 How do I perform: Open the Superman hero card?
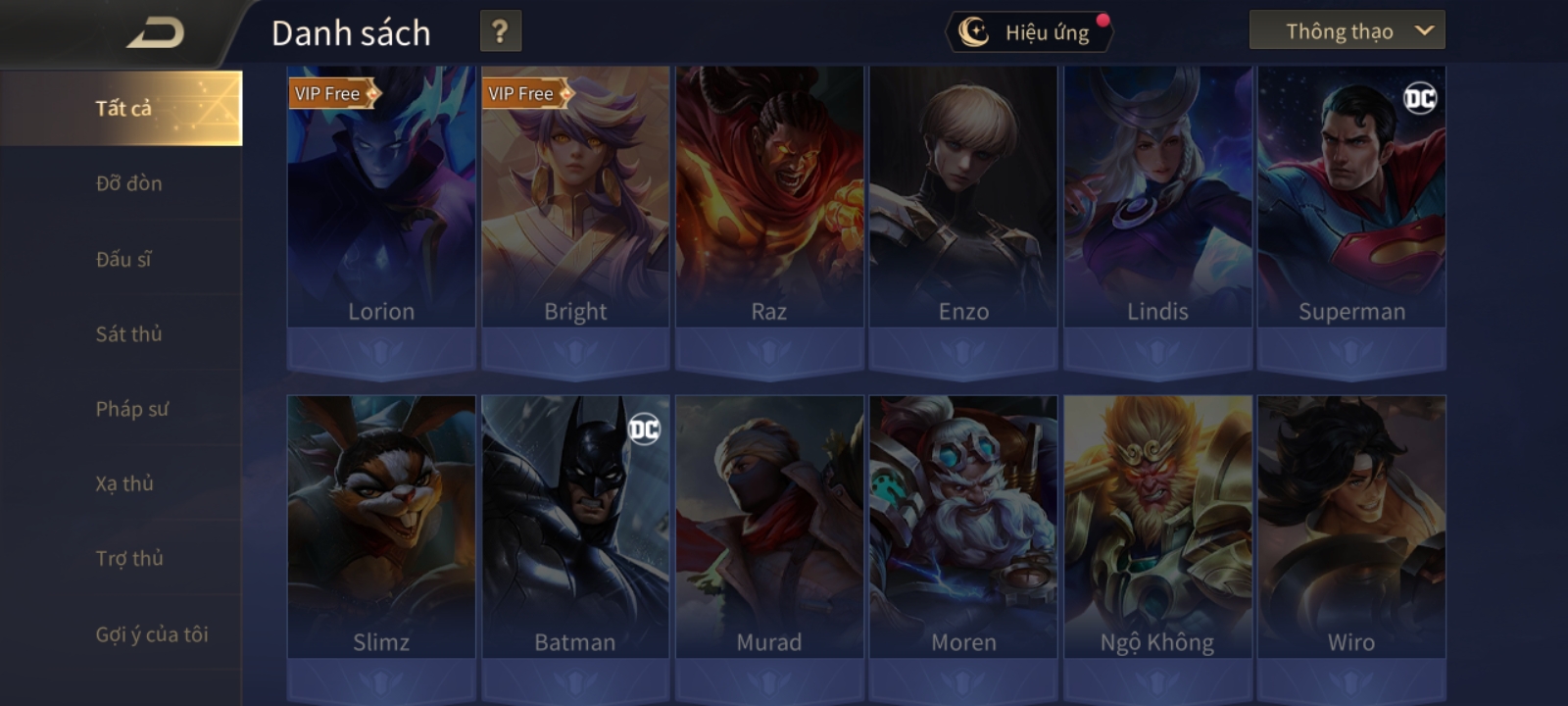point(1351,196)
